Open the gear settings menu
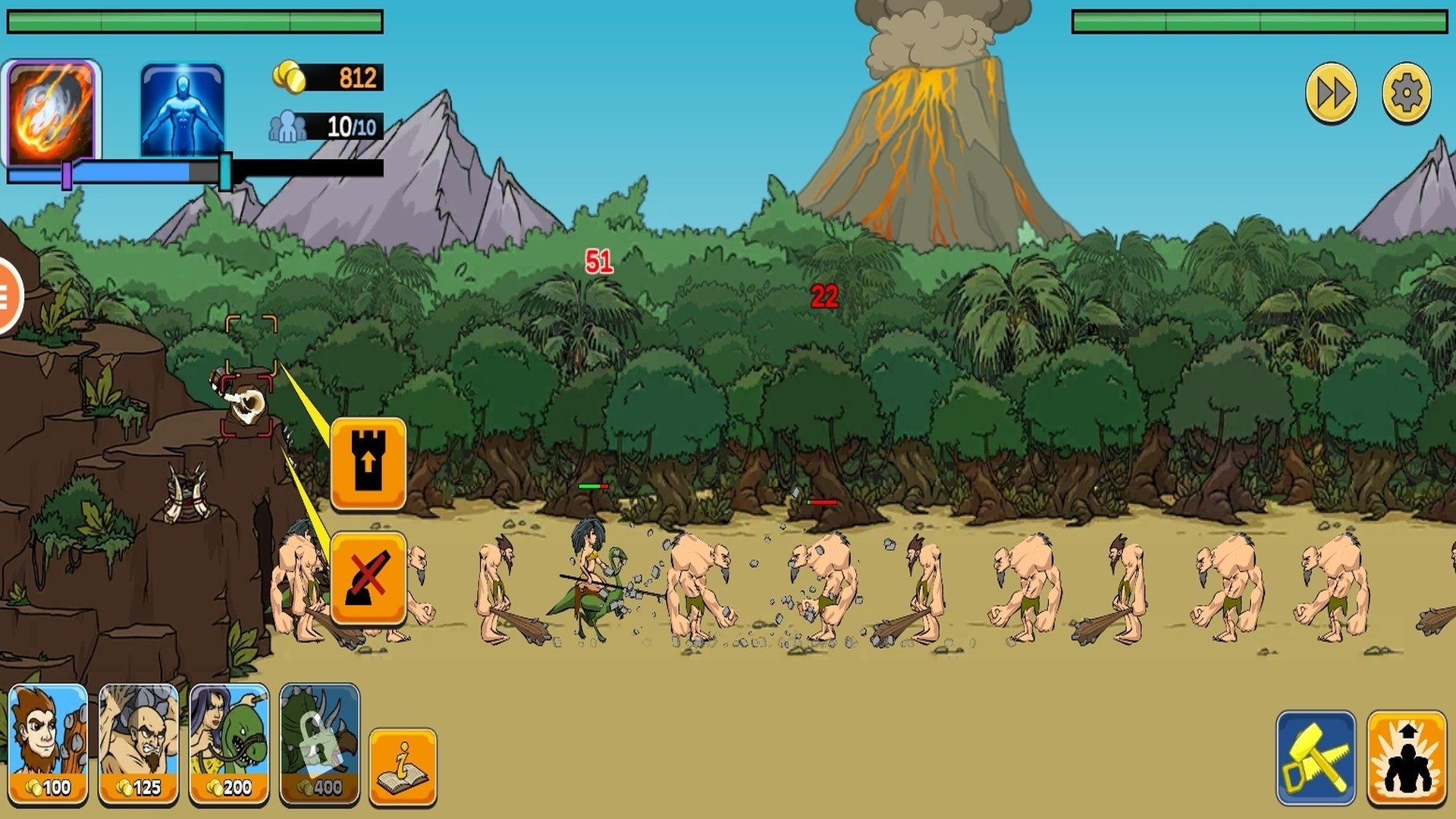1456x819 pixels. (x=1407, y=94)
